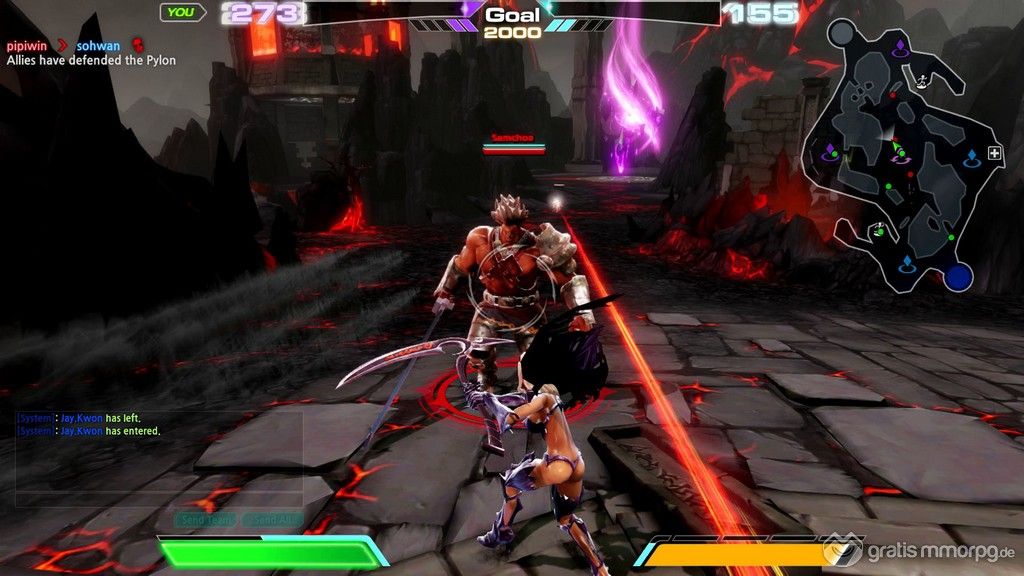The height and width of the screenshot is (576, 1024).
Task: Click the Send All chat button
Action: point(271,520)
